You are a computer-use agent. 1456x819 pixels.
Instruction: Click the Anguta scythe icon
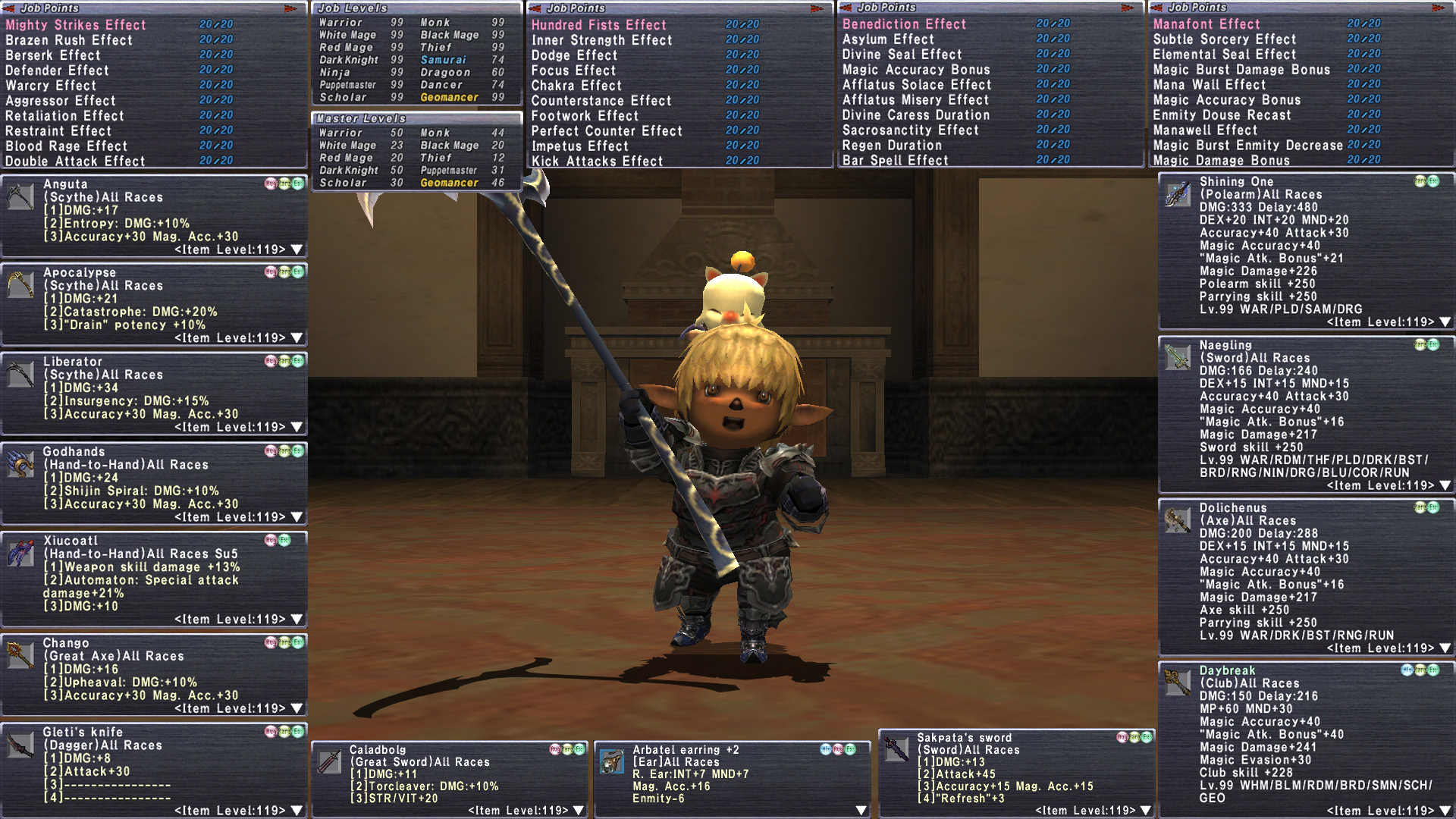pyautogui.click(x=20, y=197)
